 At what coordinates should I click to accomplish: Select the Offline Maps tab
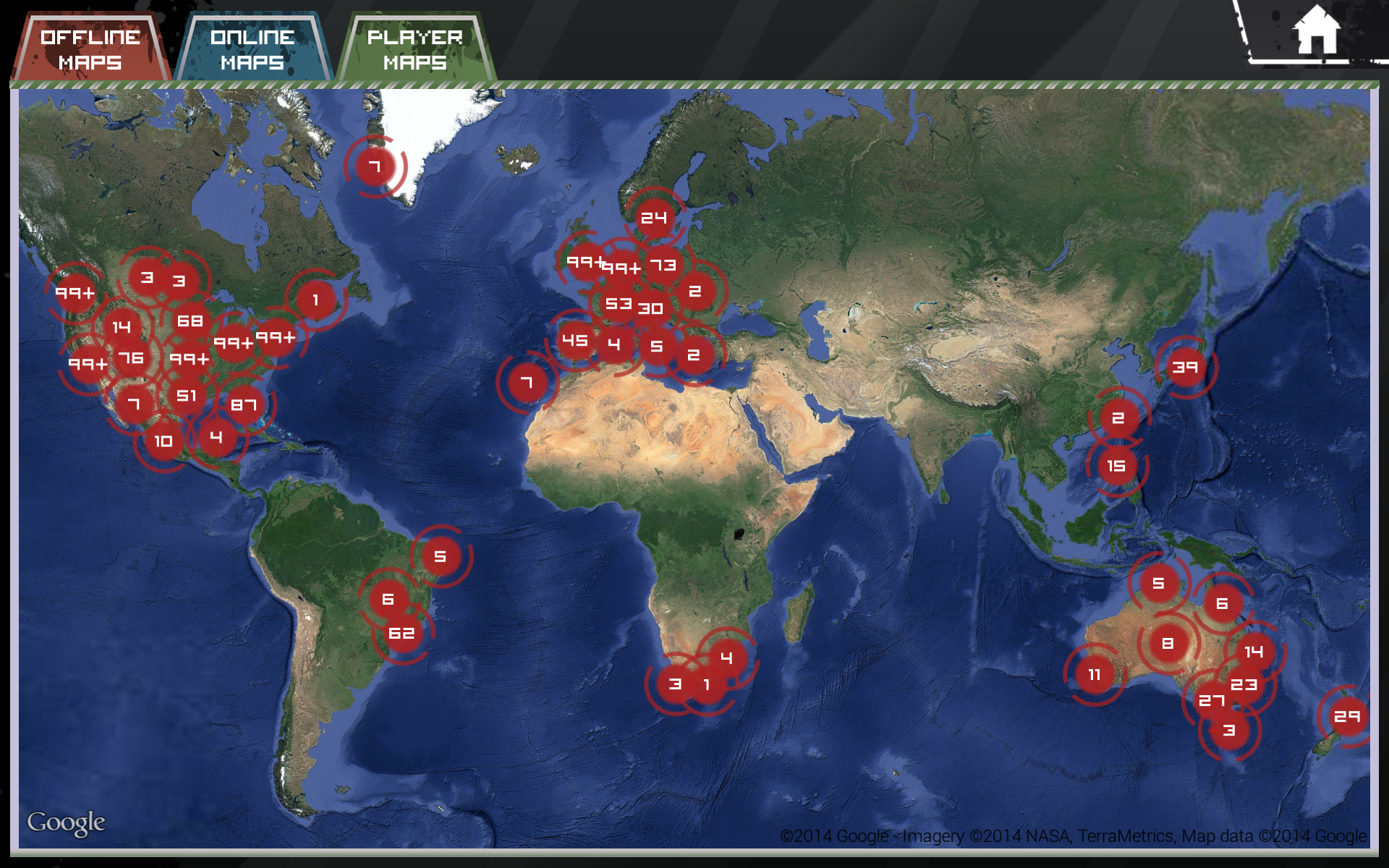pos(90,47)
